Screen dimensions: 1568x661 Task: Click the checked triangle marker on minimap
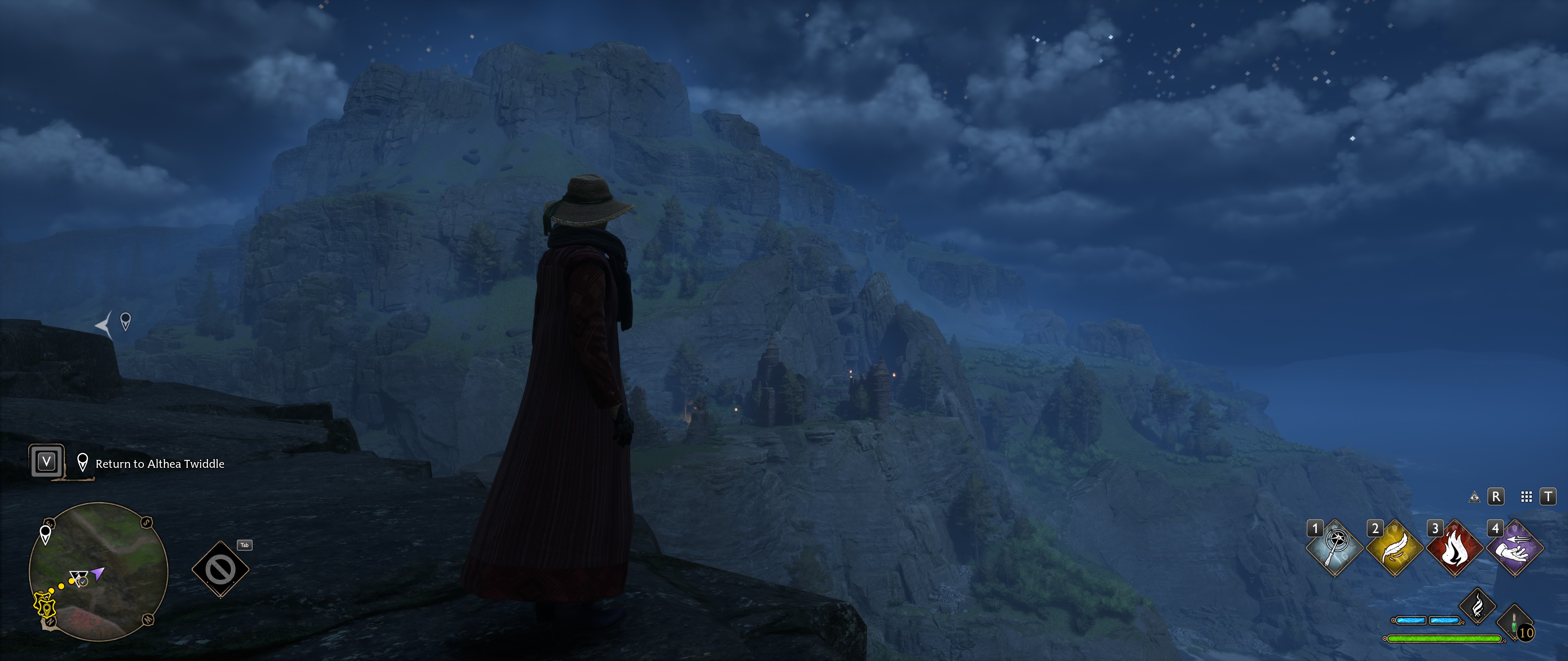79,578
